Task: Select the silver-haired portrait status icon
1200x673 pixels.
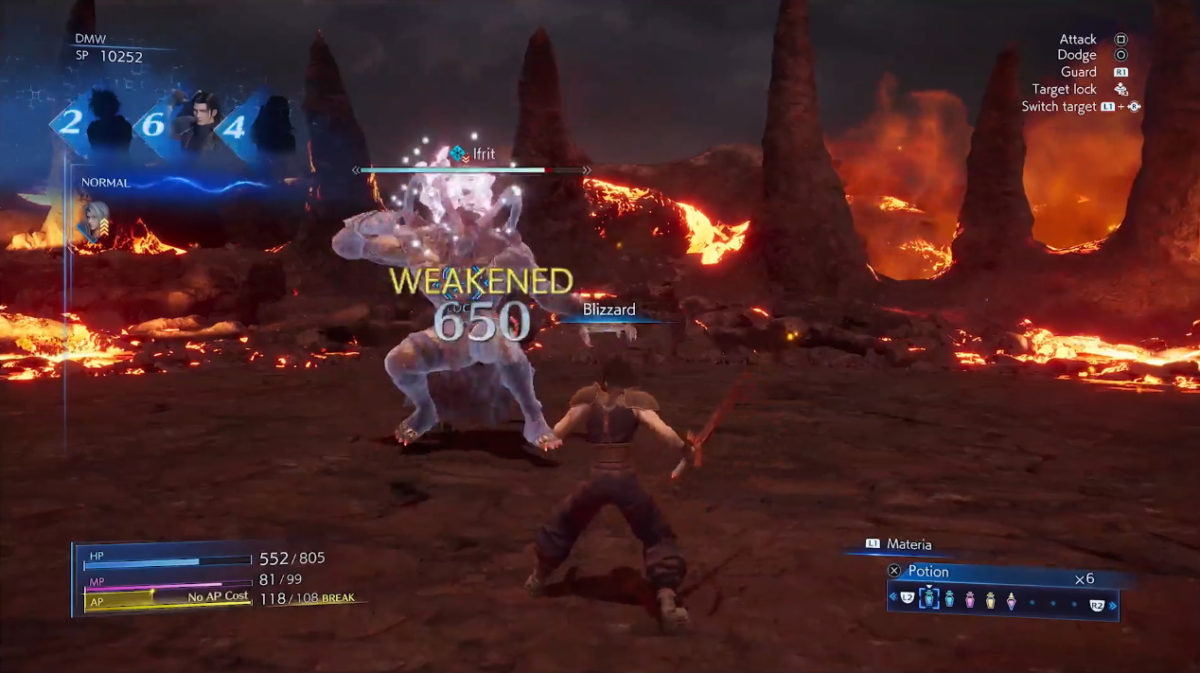Action: point(96,221)
